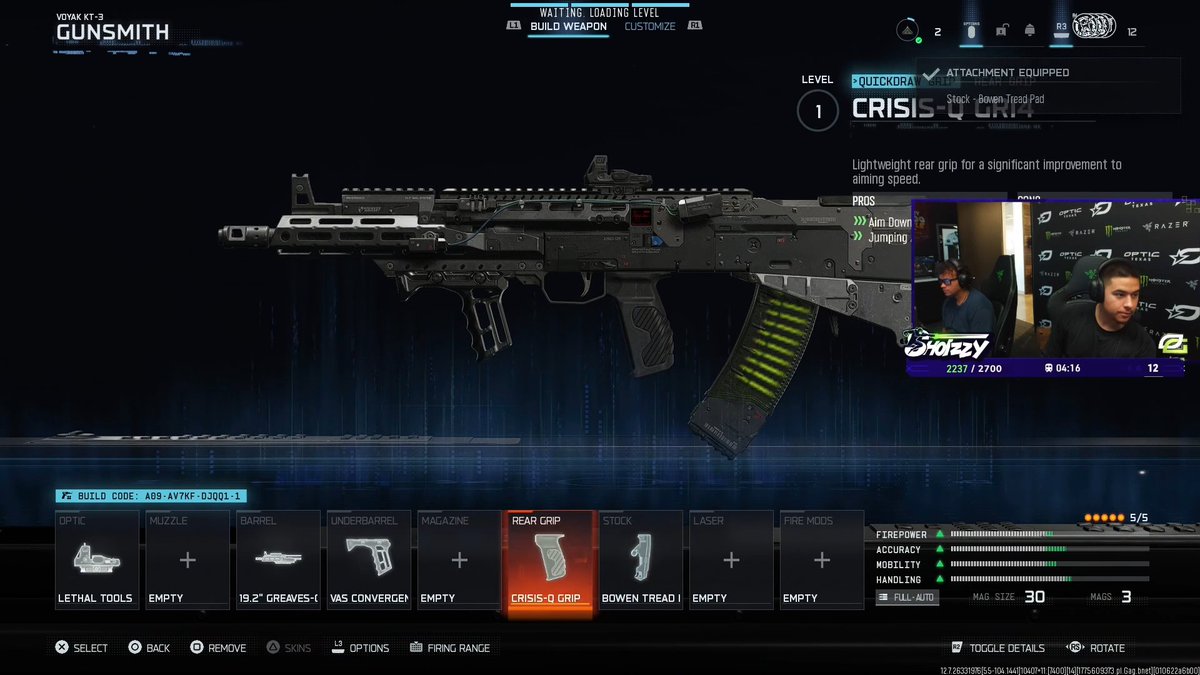Image resolution: width=1200 pixels, height=675 pixels.
Task: Select the Lethal Tools optic slot
Action: click(x=96, y=560)
